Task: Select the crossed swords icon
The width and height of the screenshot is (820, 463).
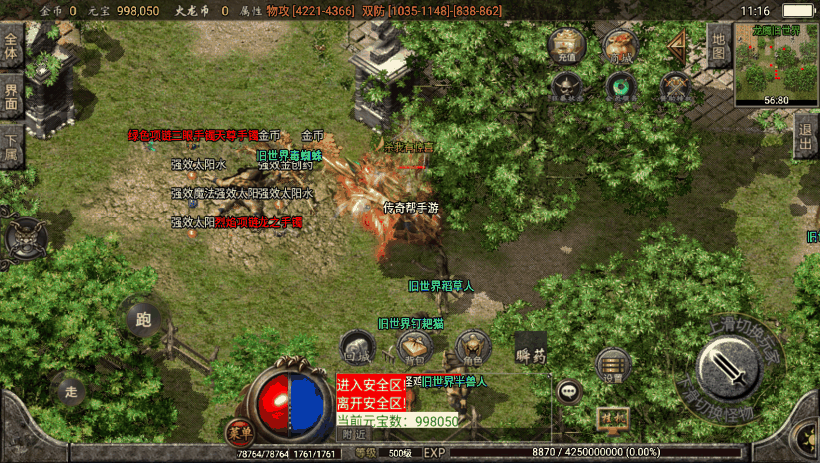Action: [x=677, y=89]
